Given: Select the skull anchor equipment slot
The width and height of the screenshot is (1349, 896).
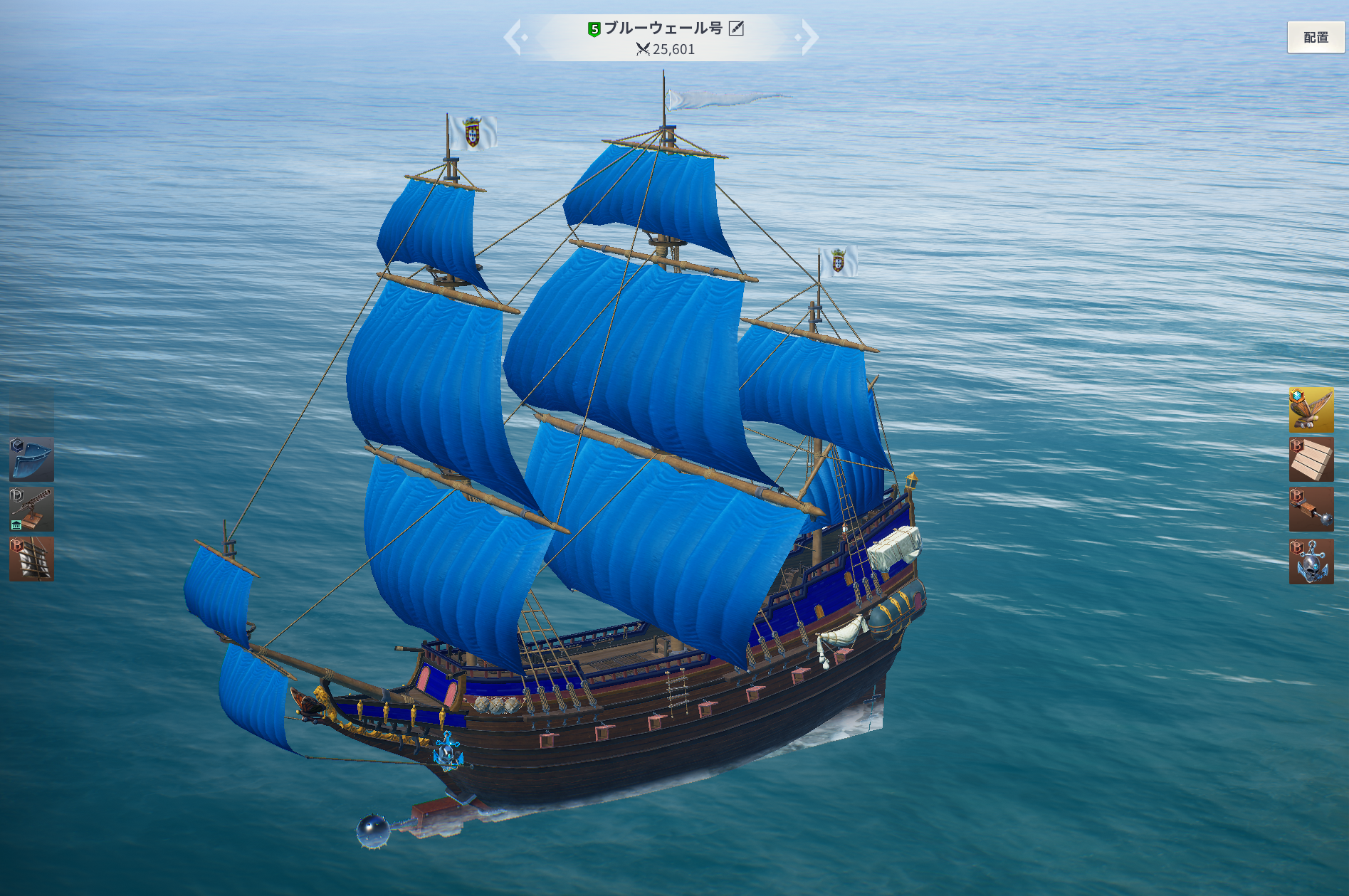Looking at the screenshot, I should (x=1311, y=562).
